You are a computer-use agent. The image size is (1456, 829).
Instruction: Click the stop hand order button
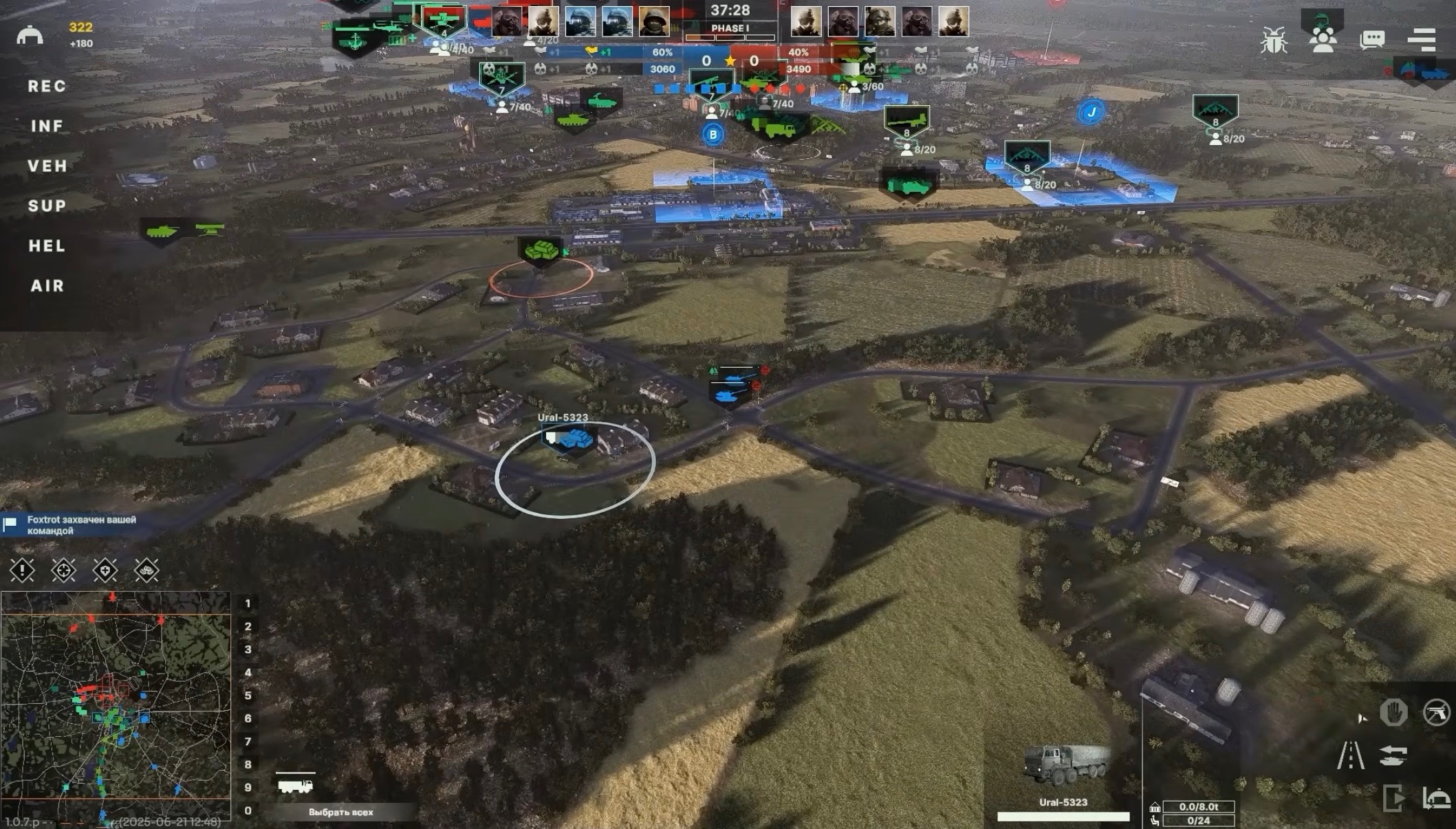click(x=1393, y=712)
